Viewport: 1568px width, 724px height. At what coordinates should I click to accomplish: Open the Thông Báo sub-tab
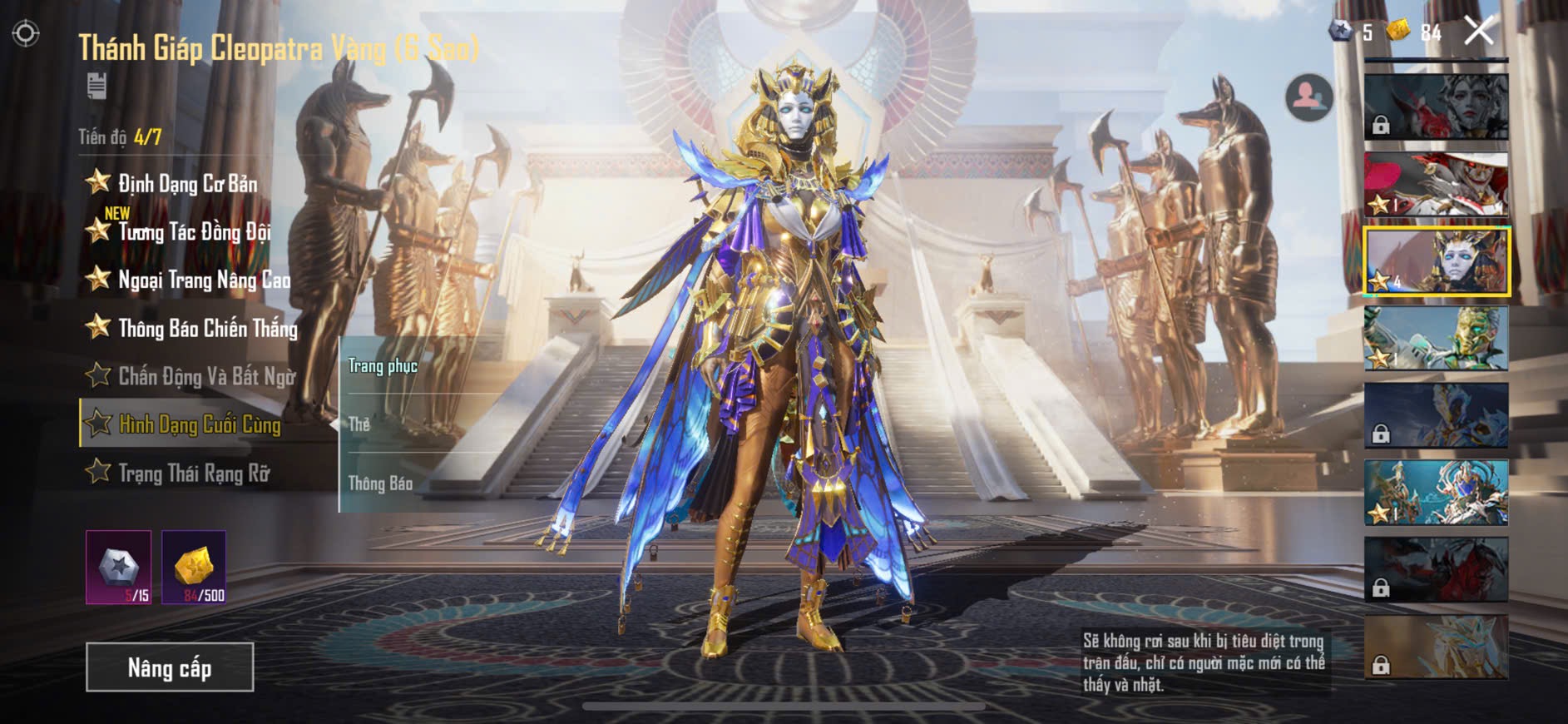click(x=380, y=483)
